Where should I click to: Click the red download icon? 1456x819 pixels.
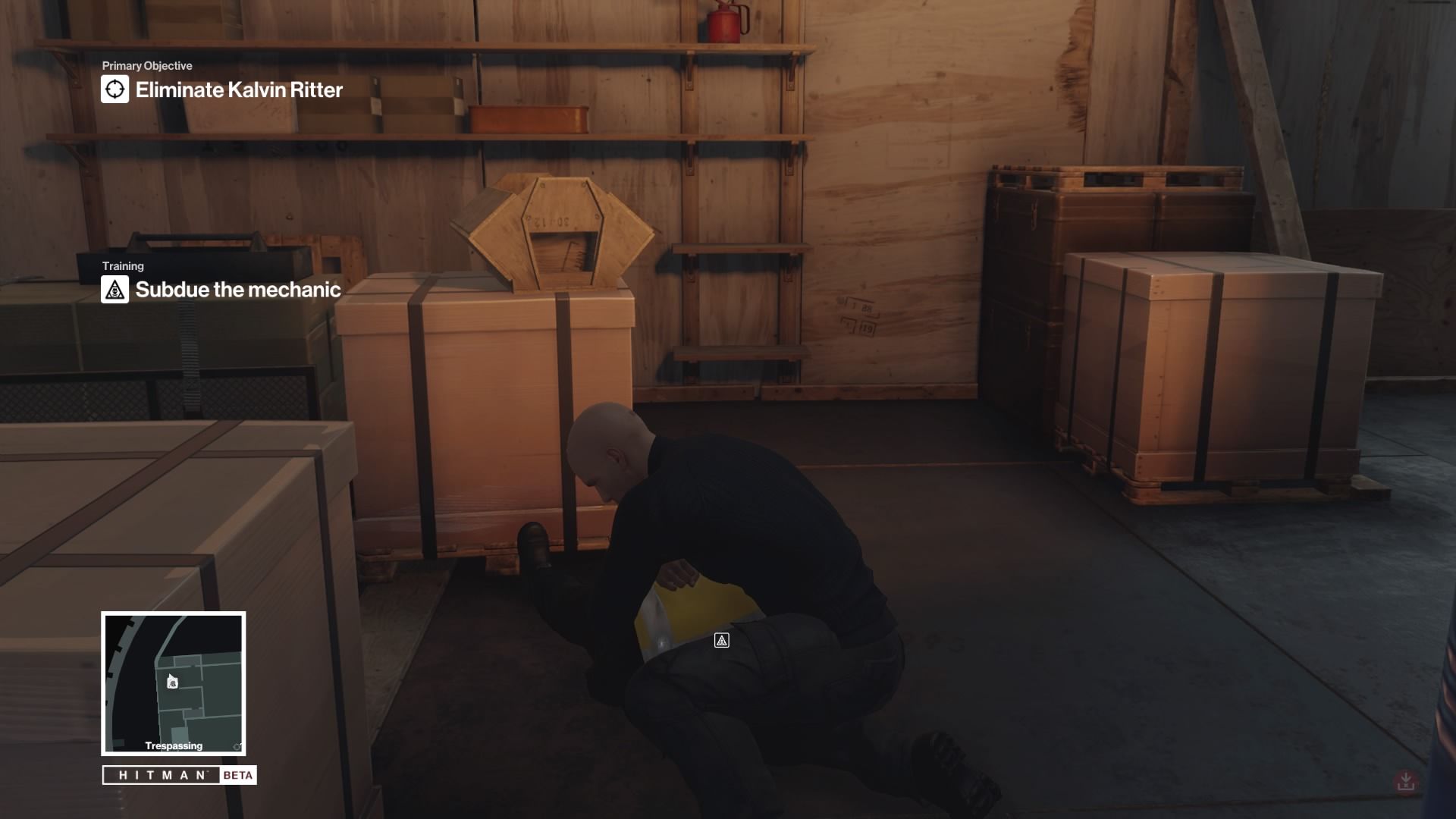(x=1405, y=781)
